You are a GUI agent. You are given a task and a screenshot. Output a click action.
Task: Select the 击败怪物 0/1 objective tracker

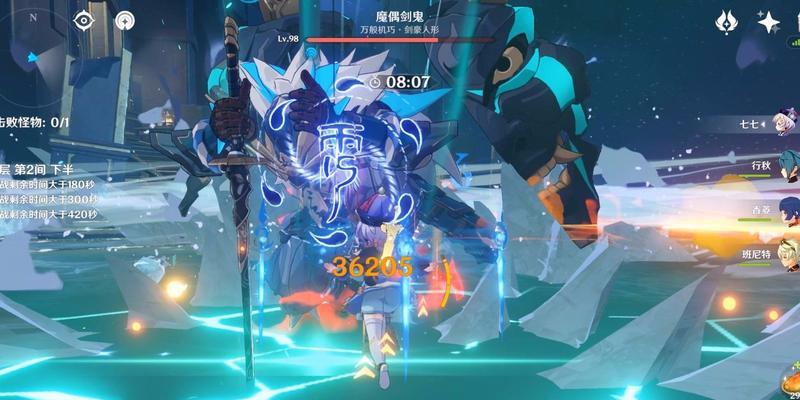click(35, 122)
